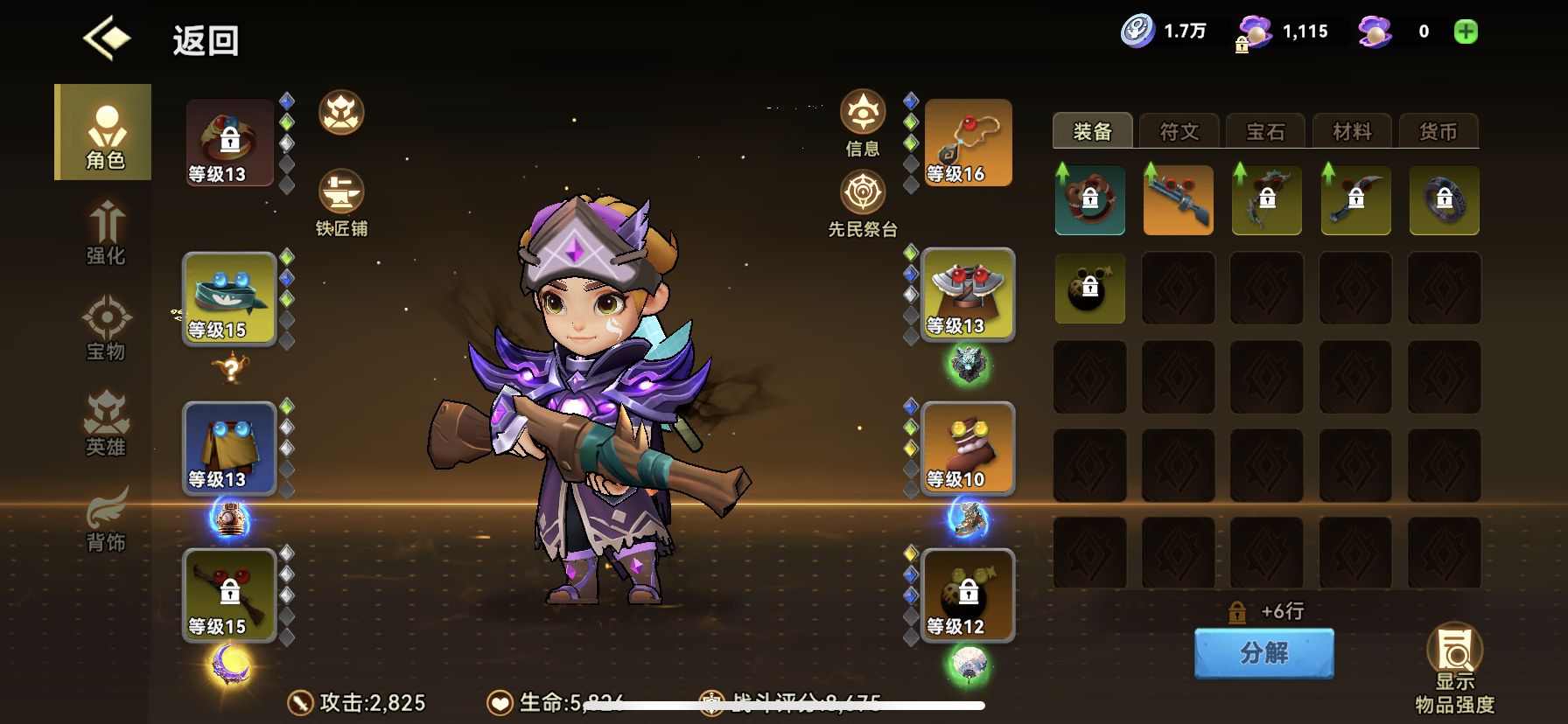Screen dimensions: 1568x724
Task: Open the 英雄 heroes section
Action: pos(104,423)
